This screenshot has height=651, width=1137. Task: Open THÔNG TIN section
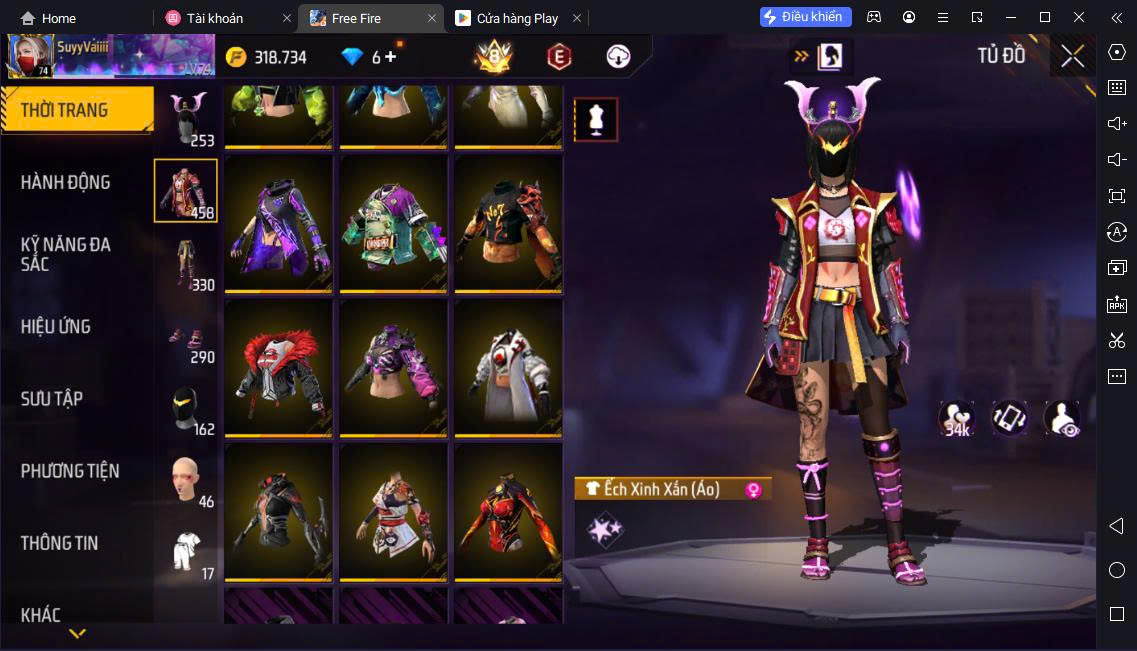click(60, 543)
